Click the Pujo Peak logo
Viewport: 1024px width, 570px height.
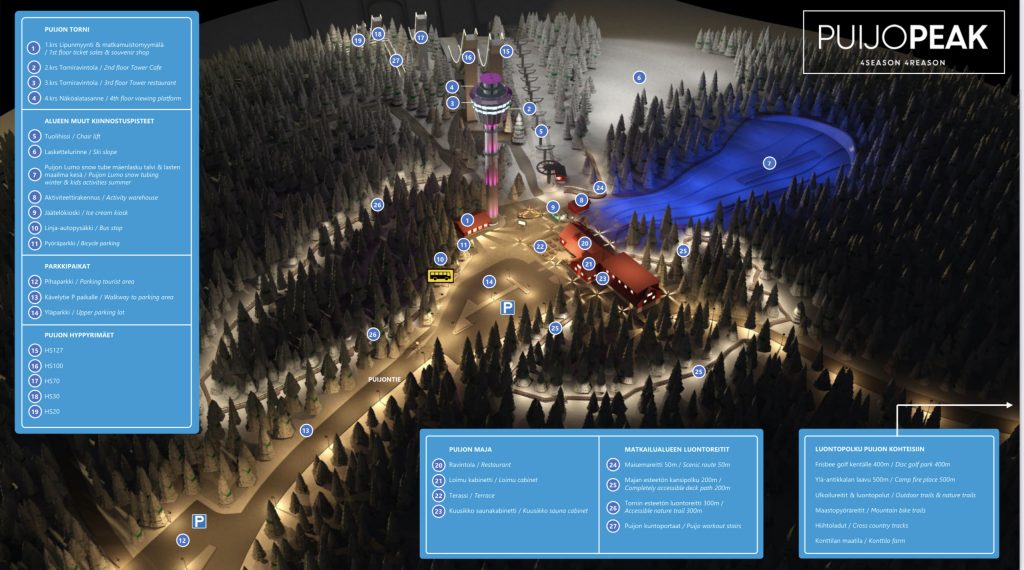pos(902,42)
